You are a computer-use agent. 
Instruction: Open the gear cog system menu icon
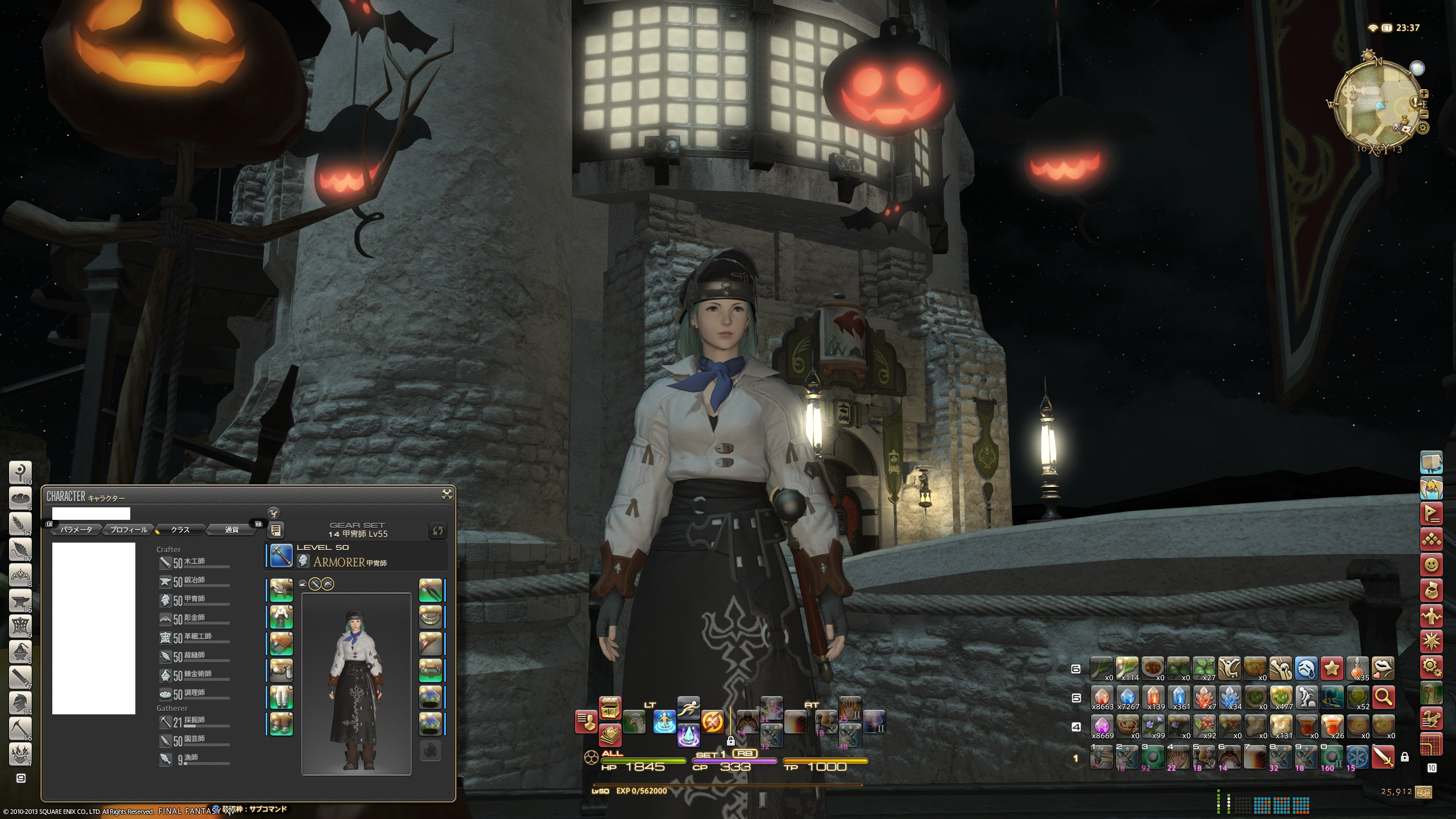coord(1431,665)
